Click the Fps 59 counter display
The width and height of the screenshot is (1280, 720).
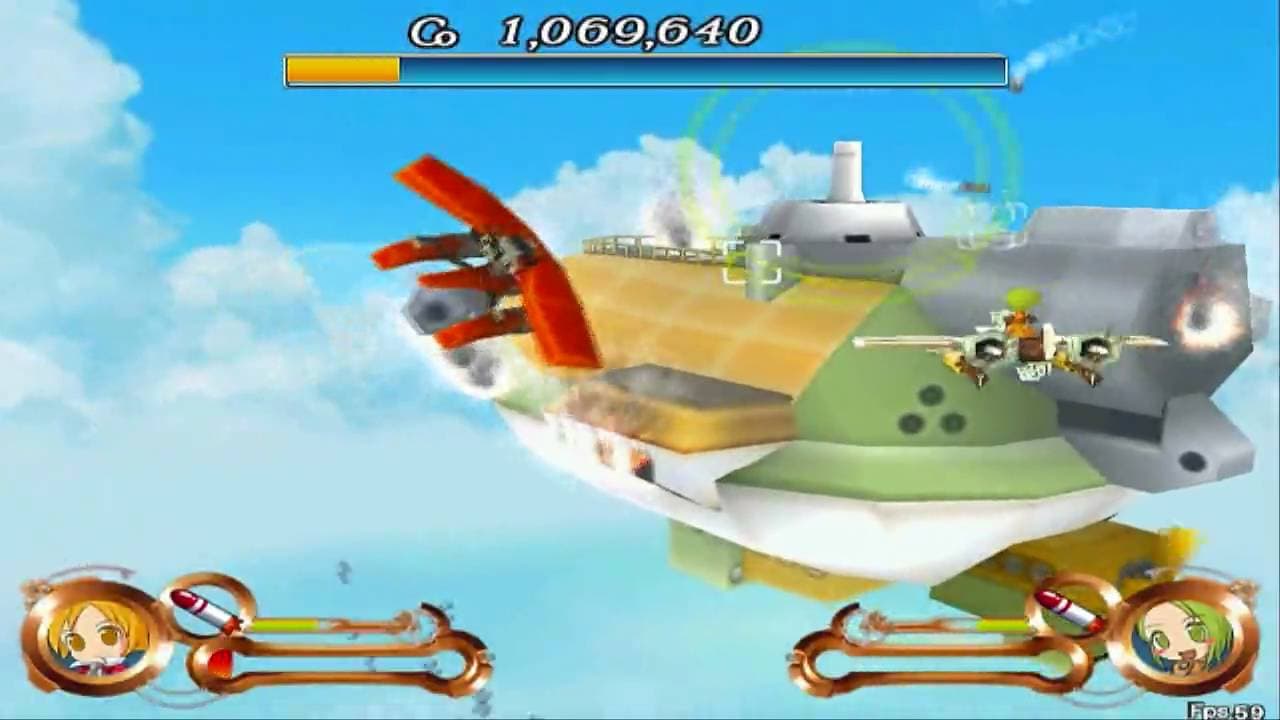tap(1230, 710)
